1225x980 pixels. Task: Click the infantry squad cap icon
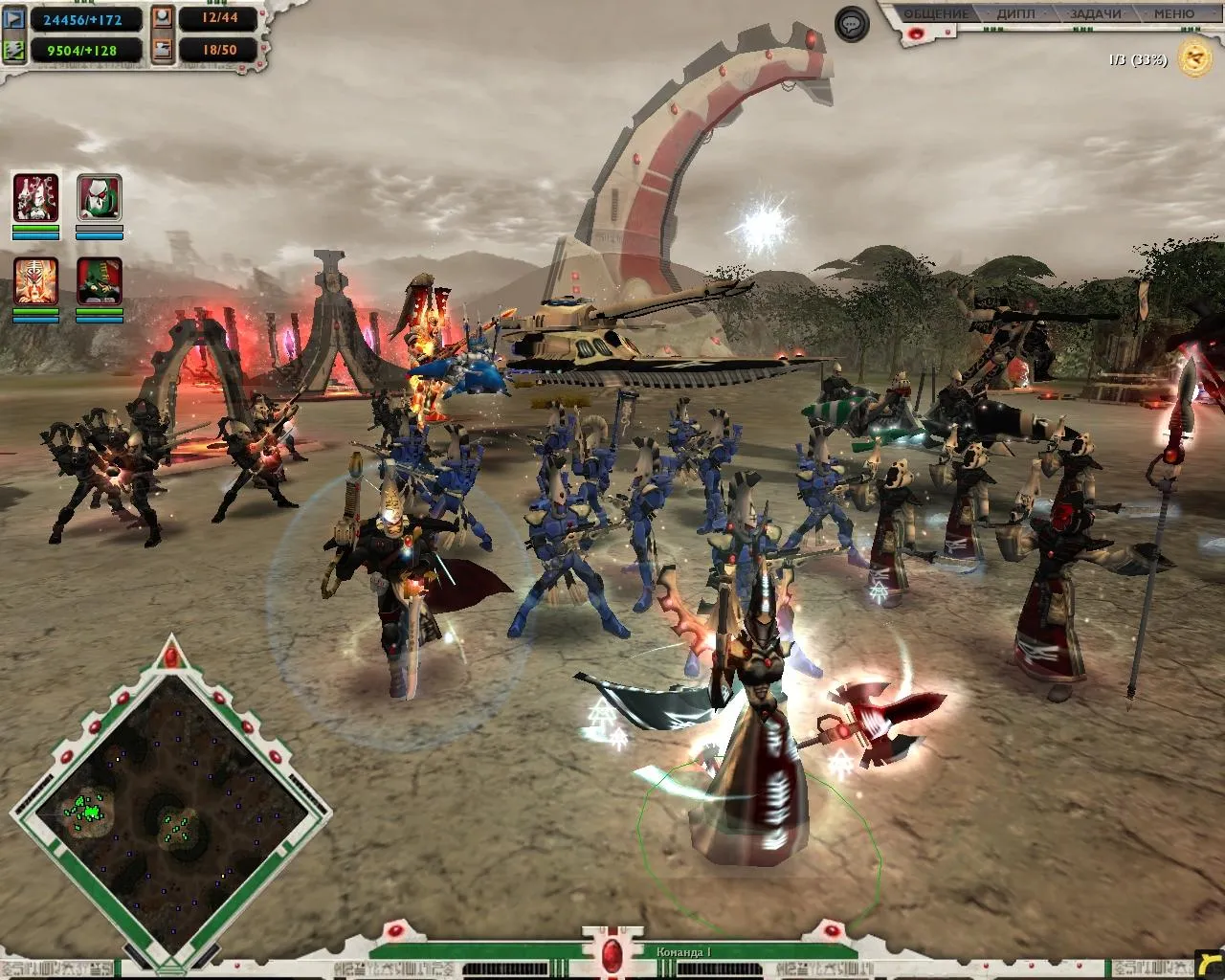coord(163,18)
